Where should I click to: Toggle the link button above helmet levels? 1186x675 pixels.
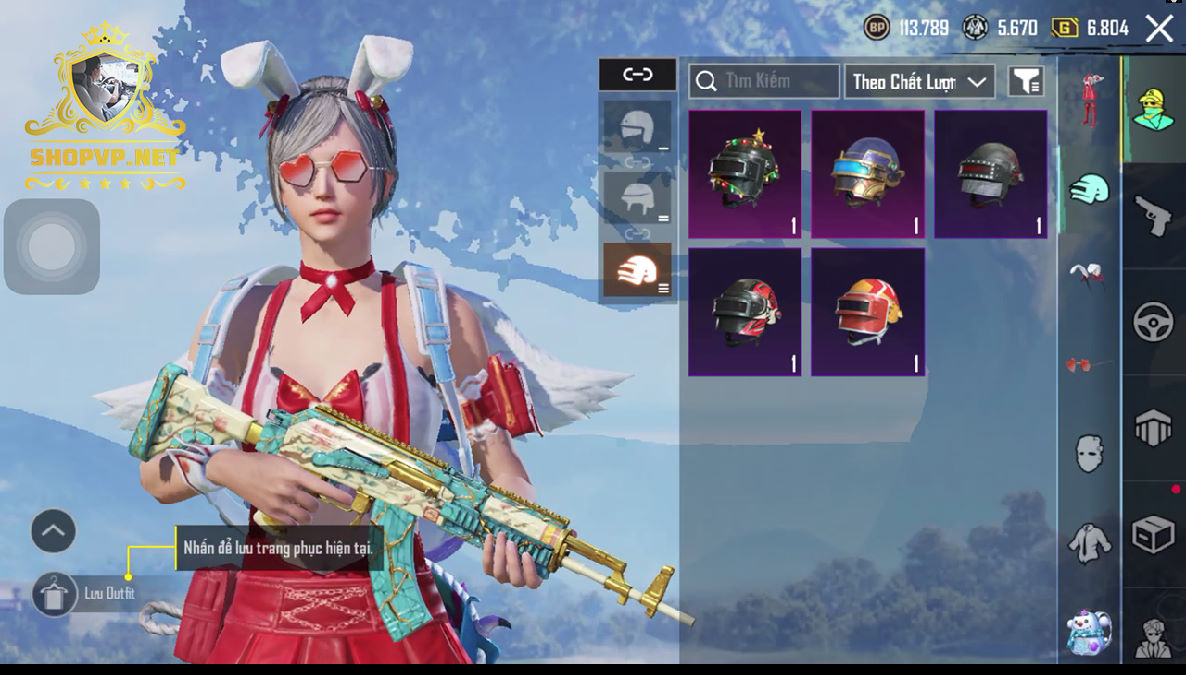coord(637,74)
